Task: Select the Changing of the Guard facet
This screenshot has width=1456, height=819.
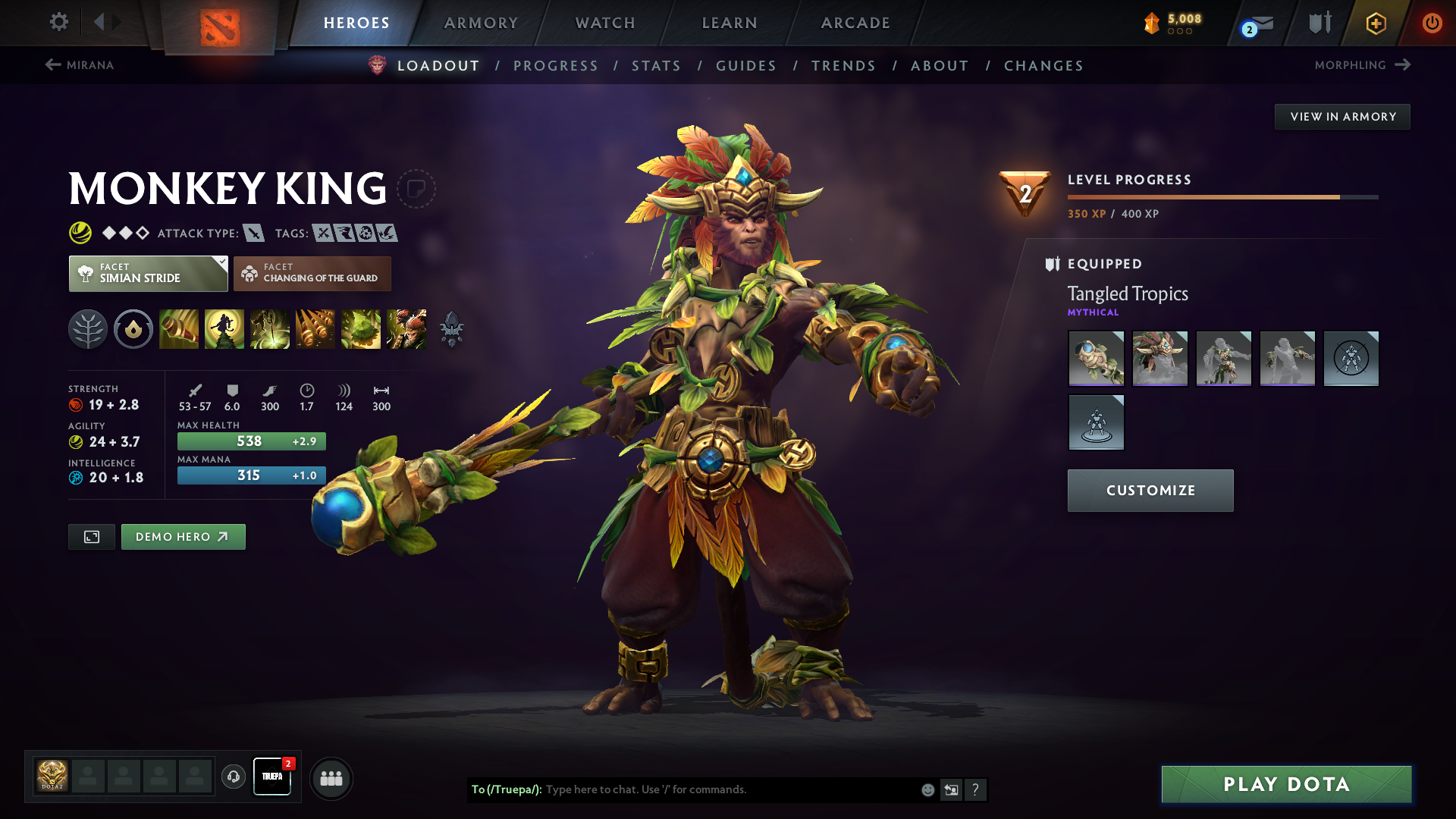Action: tap(312, 274)
